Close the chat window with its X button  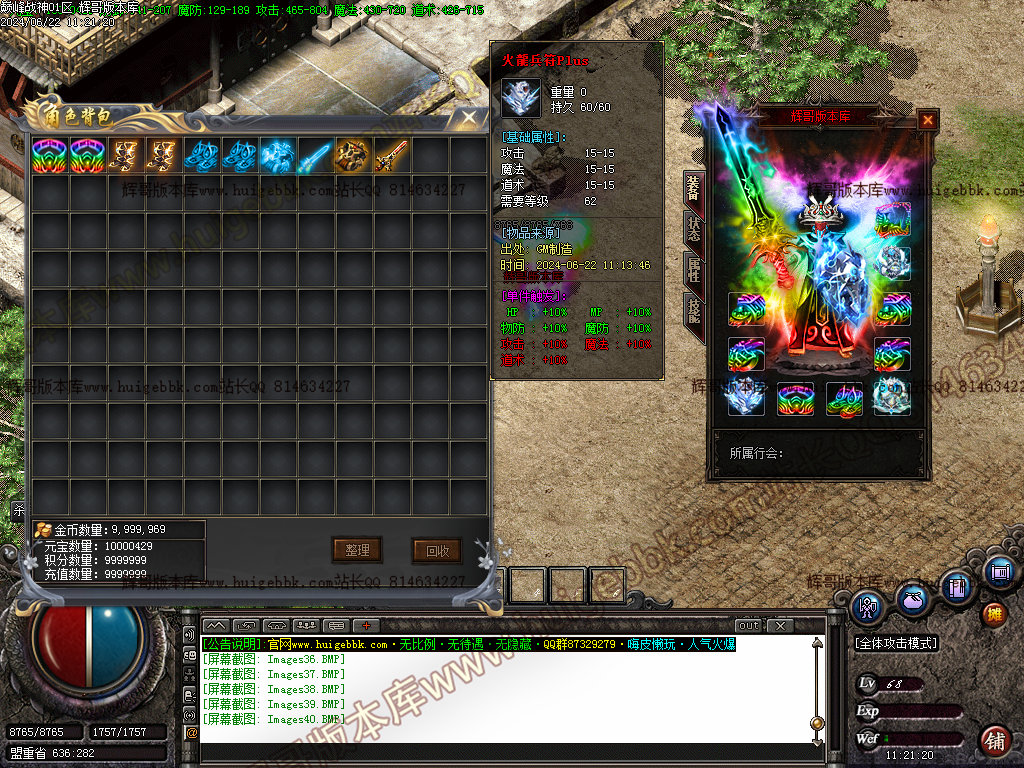[780, 626]
